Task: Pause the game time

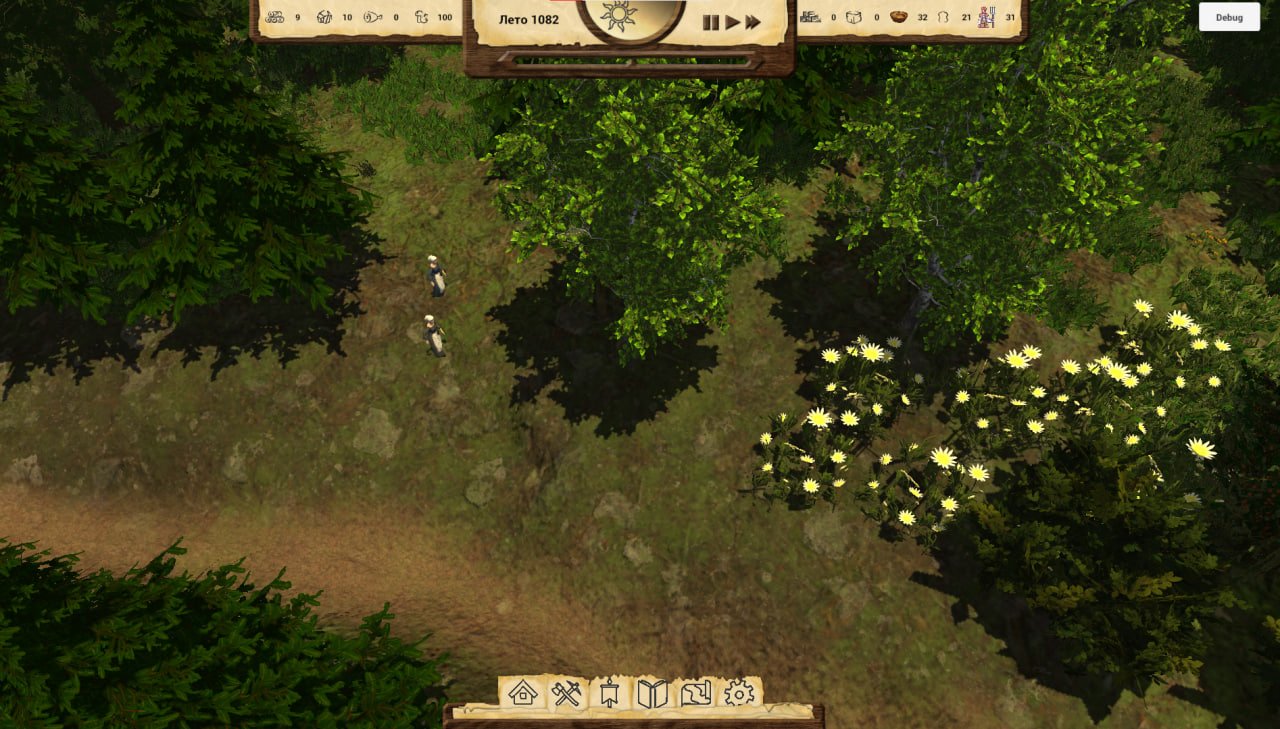Action: tap(711, 22)
